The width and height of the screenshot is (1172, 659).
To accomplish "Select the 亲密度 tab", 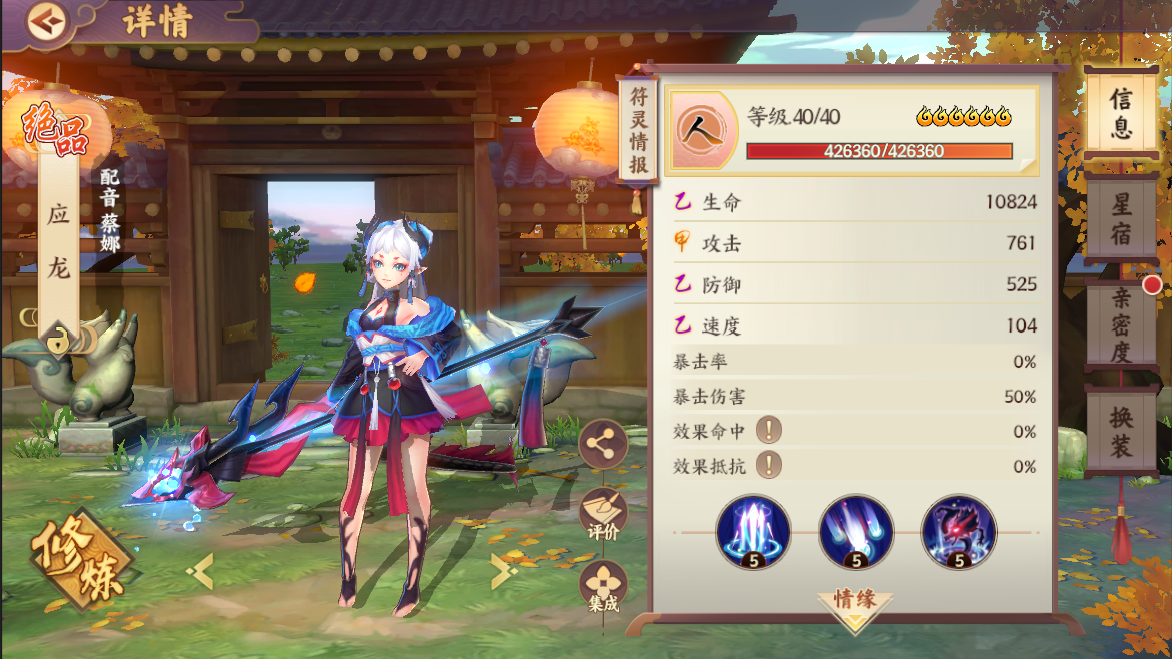I will (1121, 327).
